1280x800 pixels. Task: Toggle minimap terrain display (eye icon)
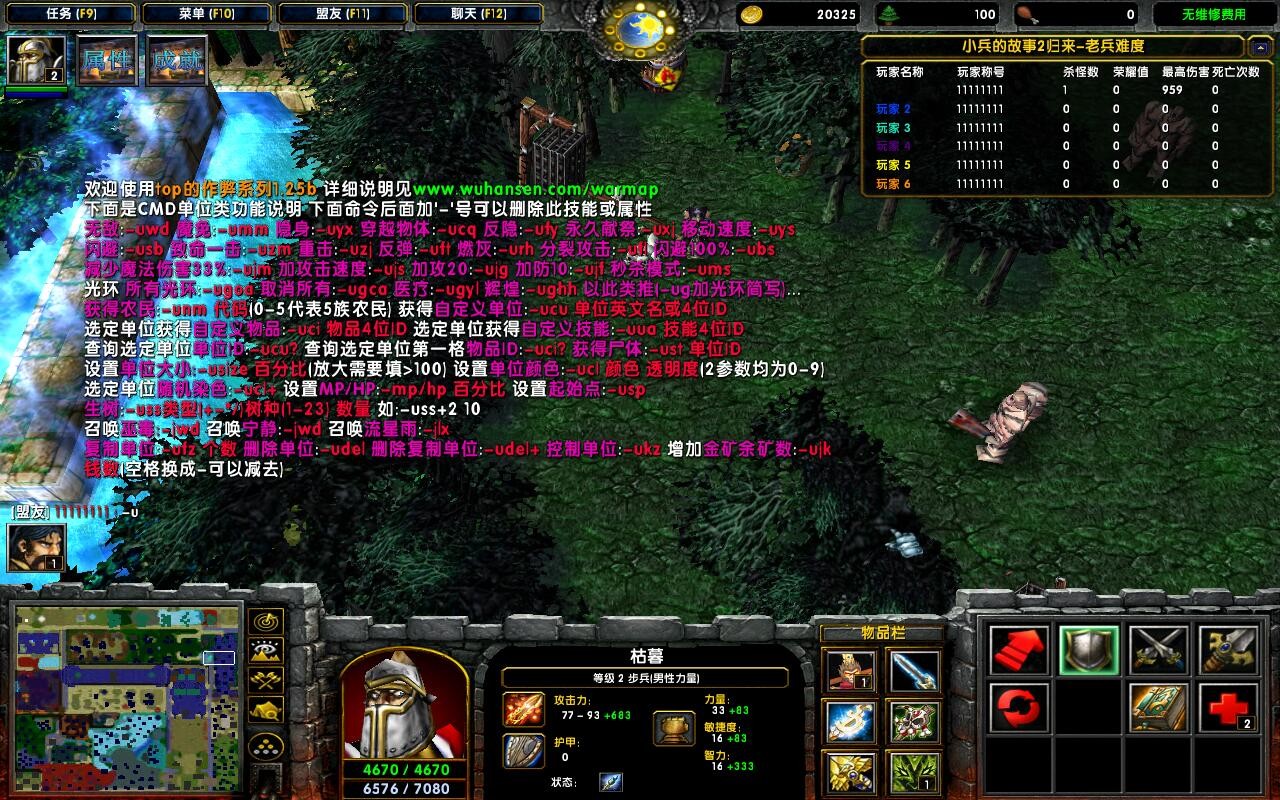click(264, 652)
